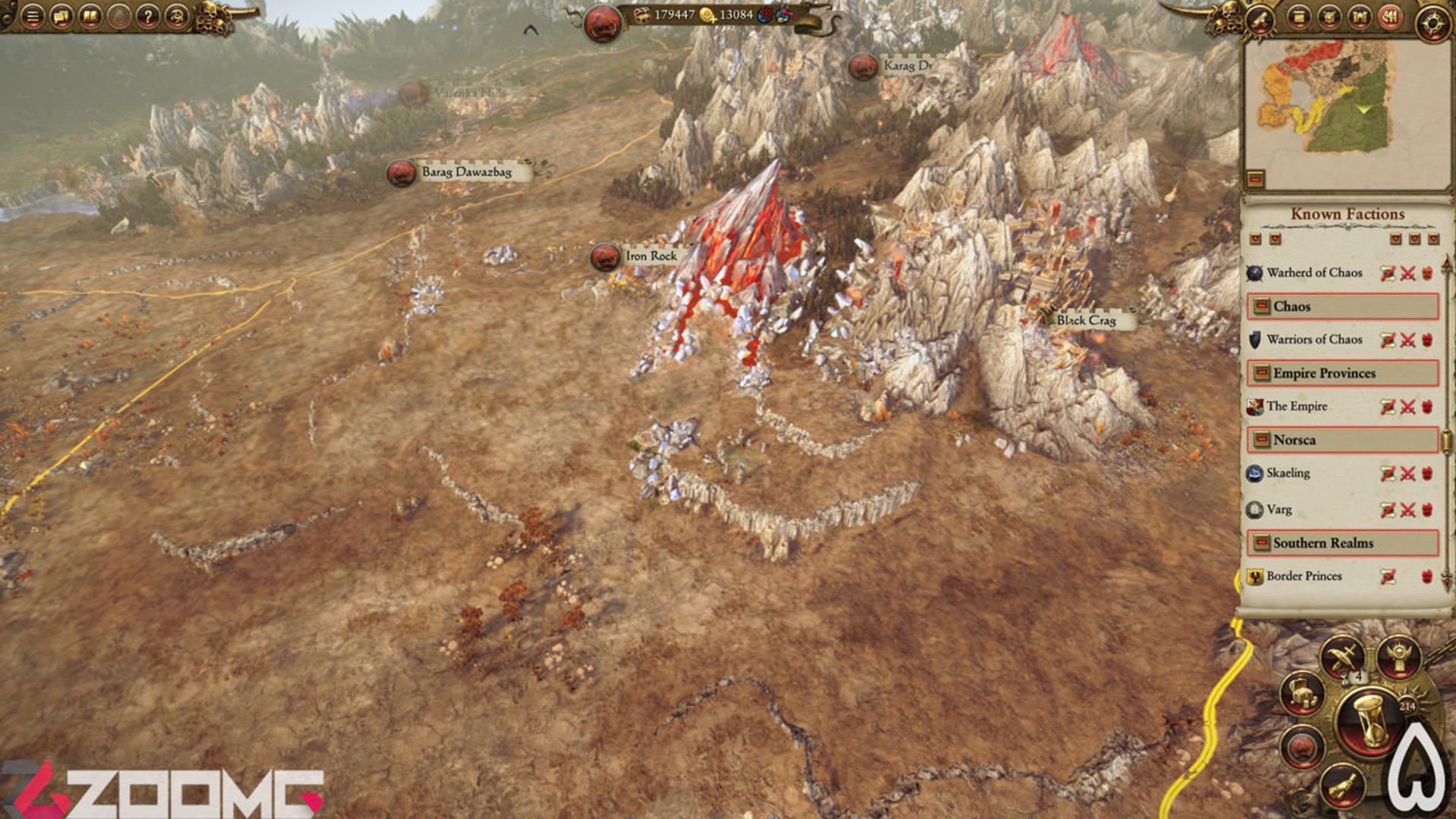
Task: Select Skaeling in Known Factions list
Action: coord(1288,473)
